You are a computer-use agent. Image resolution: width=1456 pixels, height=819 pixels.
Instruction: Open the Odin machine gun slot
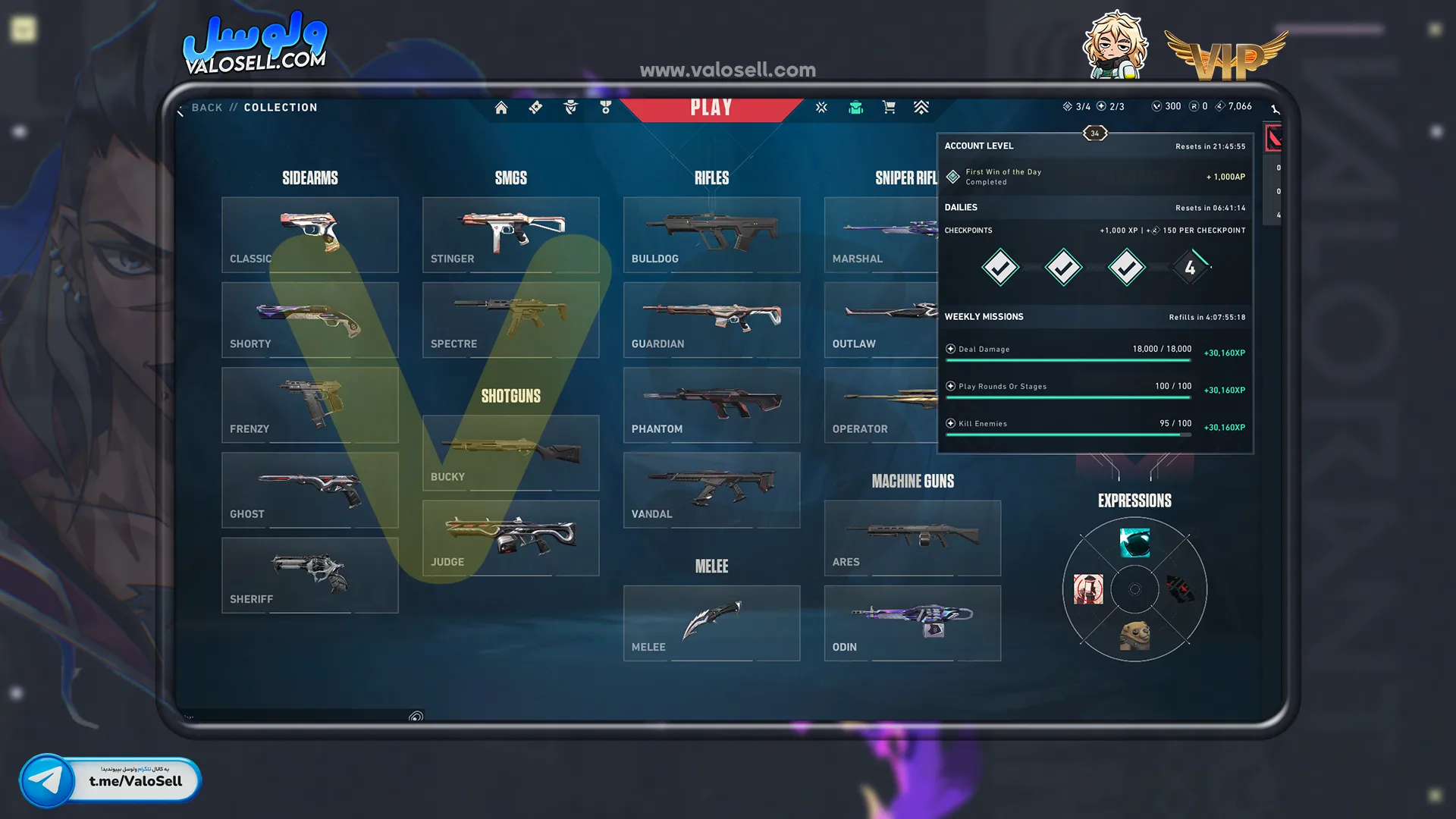click(x=912, y=623)
